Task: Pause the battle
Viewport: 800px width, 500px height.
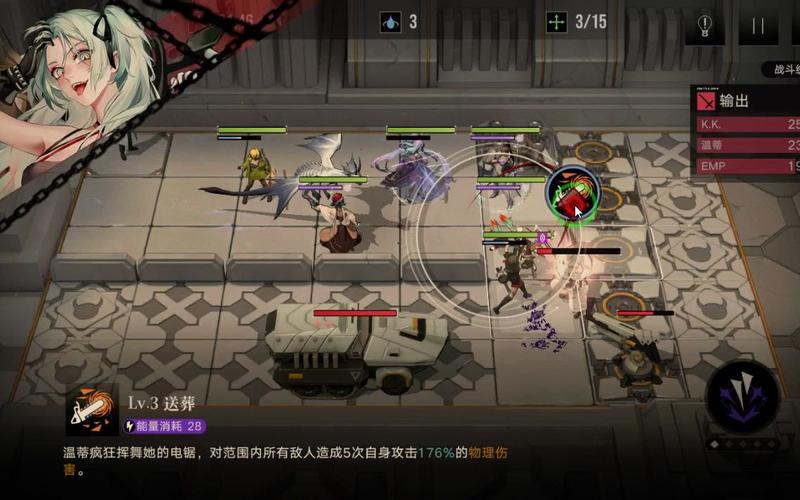Action: [757, 25]
